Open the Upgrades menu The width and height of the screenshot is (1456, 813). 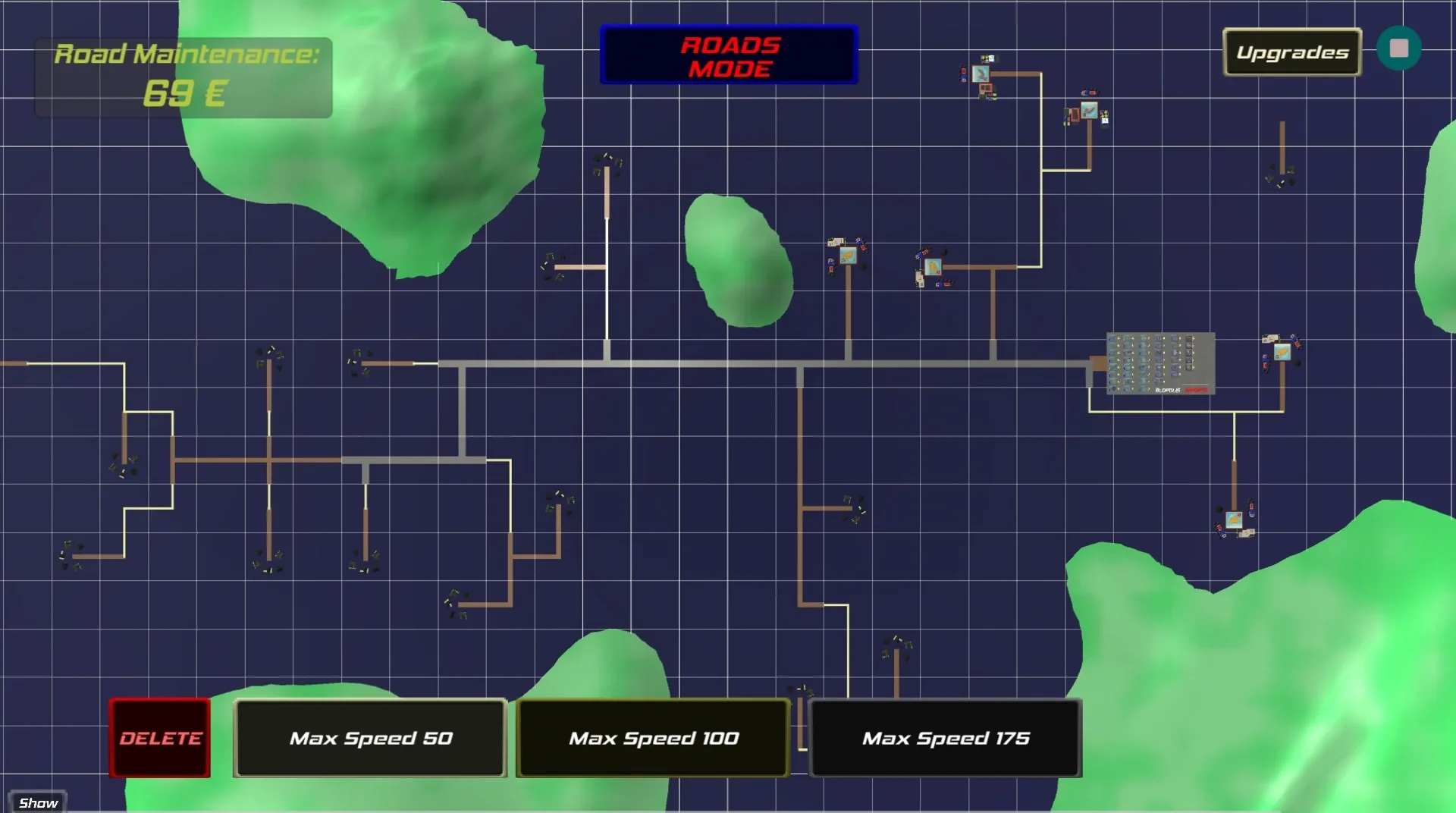1291,53
